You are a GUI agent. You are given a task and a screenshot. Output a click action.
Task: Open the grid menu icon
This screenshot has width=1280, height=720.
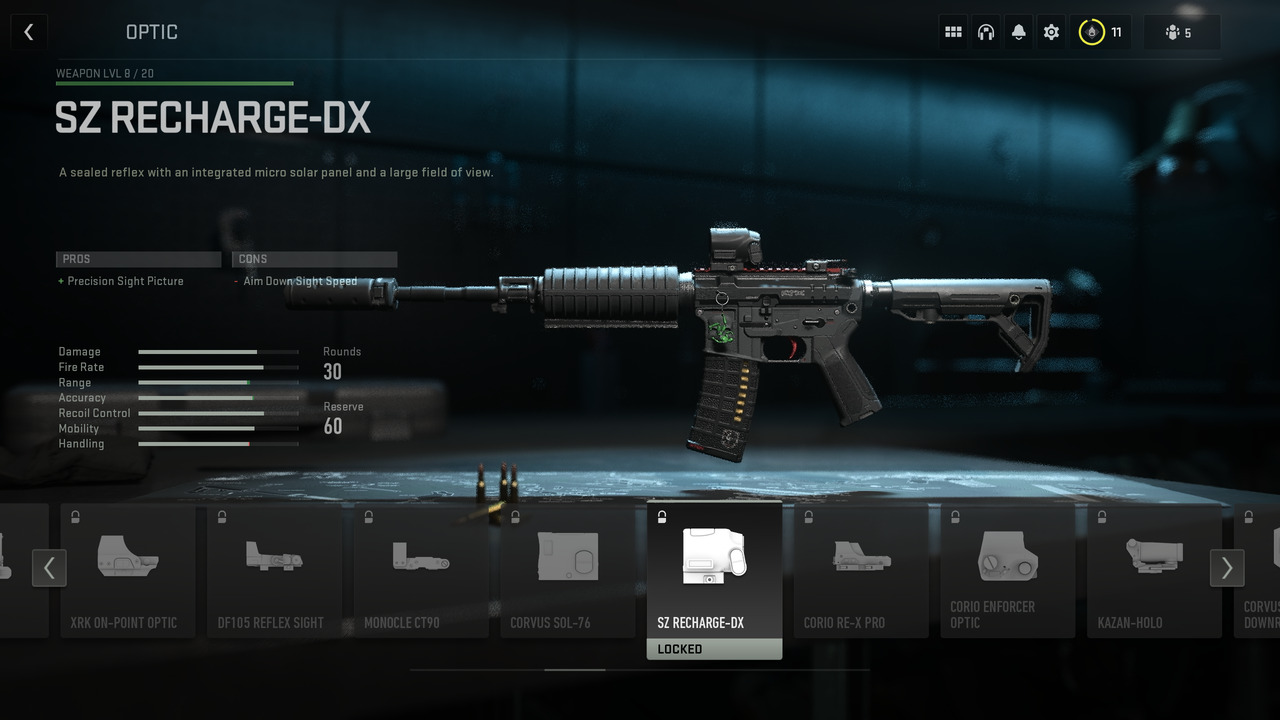pos(953,32)
